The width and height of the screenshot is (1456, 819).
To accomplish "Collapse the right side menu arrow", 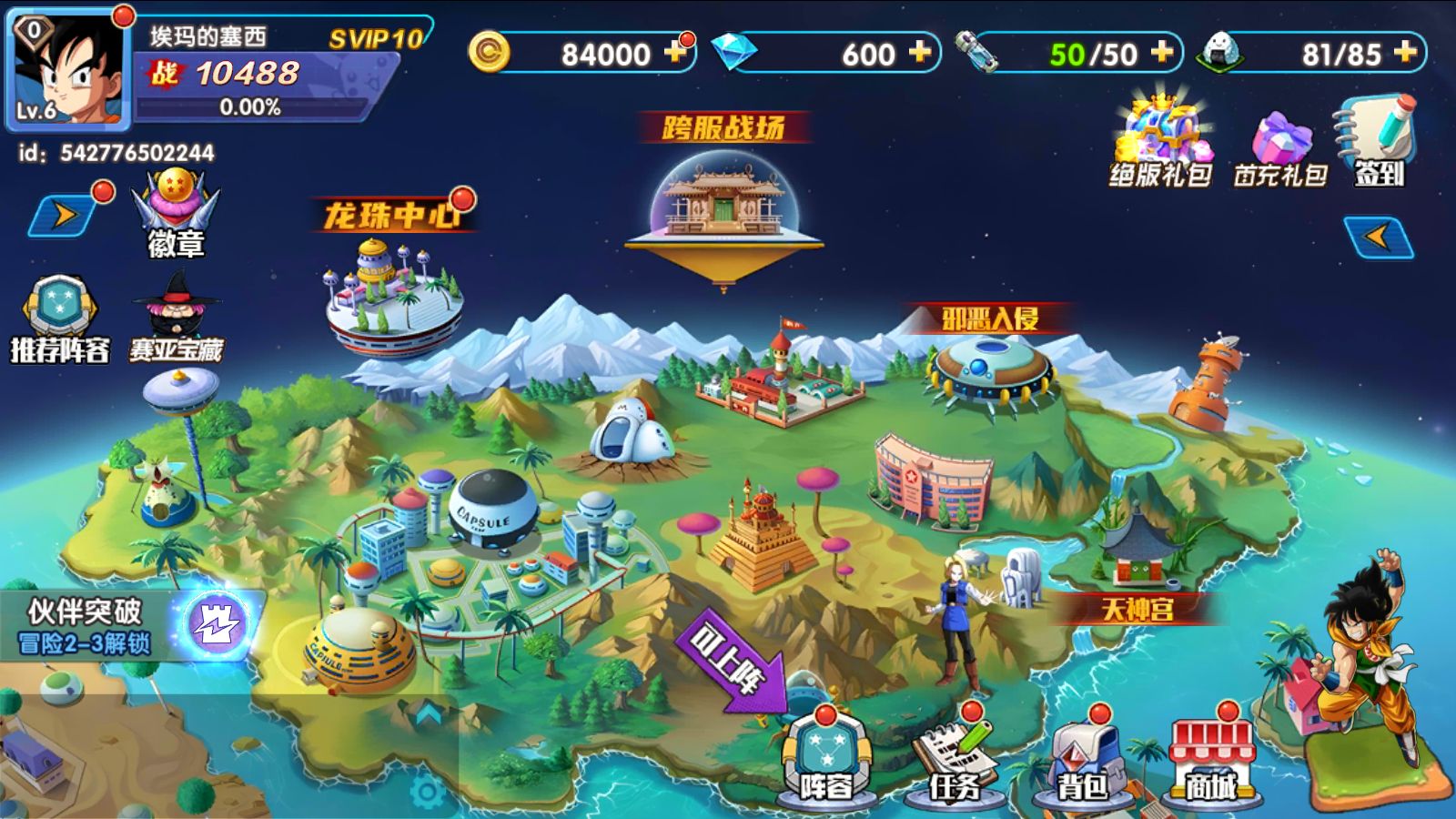I will coord(1378,238).
